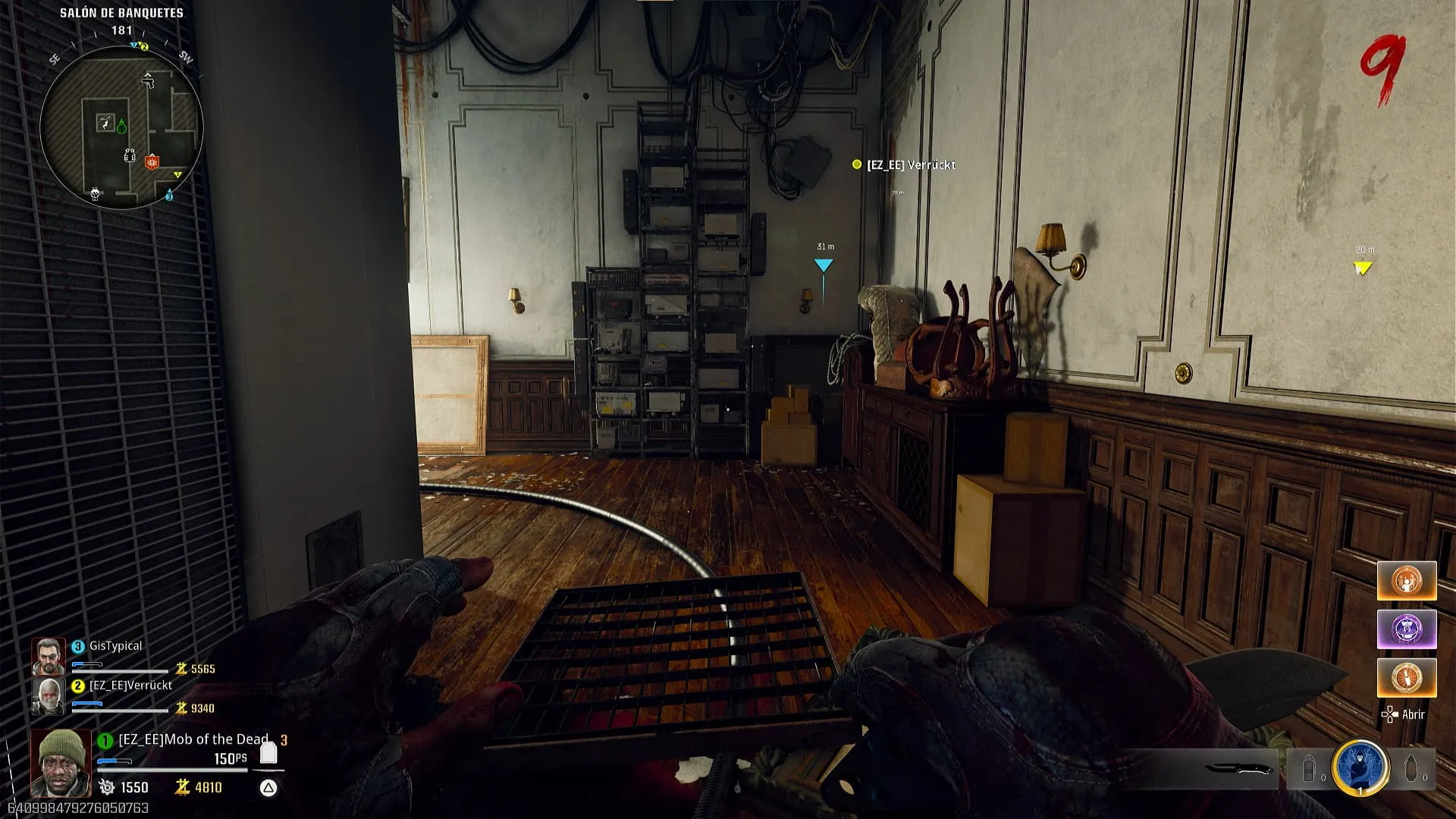1456x819 pixels.
Task: Select the tactical grenade slot left of field upgrade
Action: point(1310,769)
